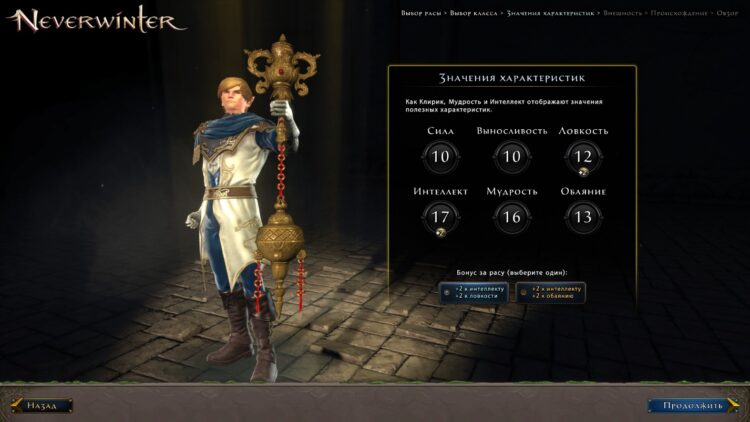Click the Обаяние stat circle showing 13
This screenshot has height=422, width=750.
[x=583, y=216]
